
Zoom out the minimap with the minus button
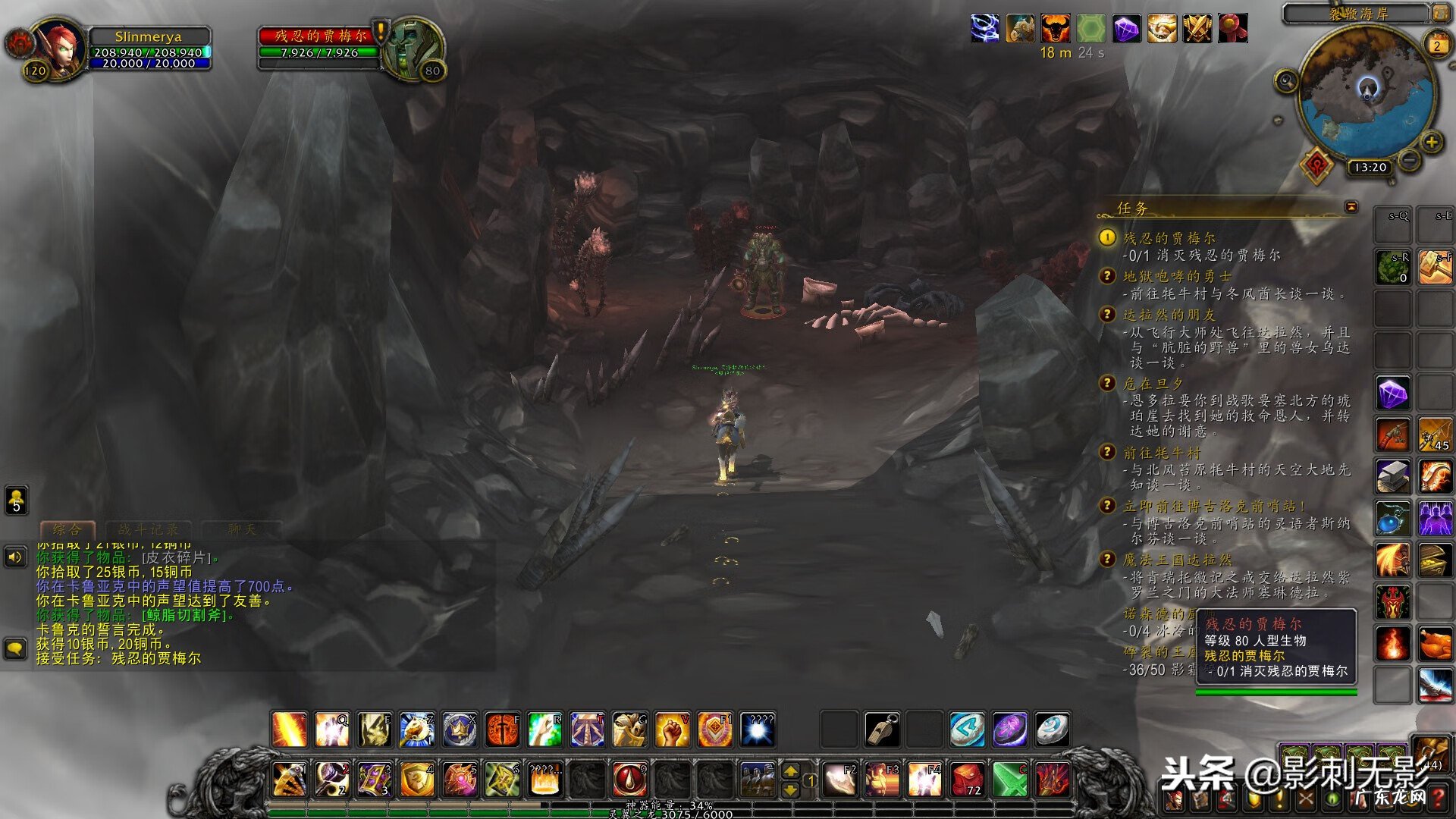(1409, 159)
